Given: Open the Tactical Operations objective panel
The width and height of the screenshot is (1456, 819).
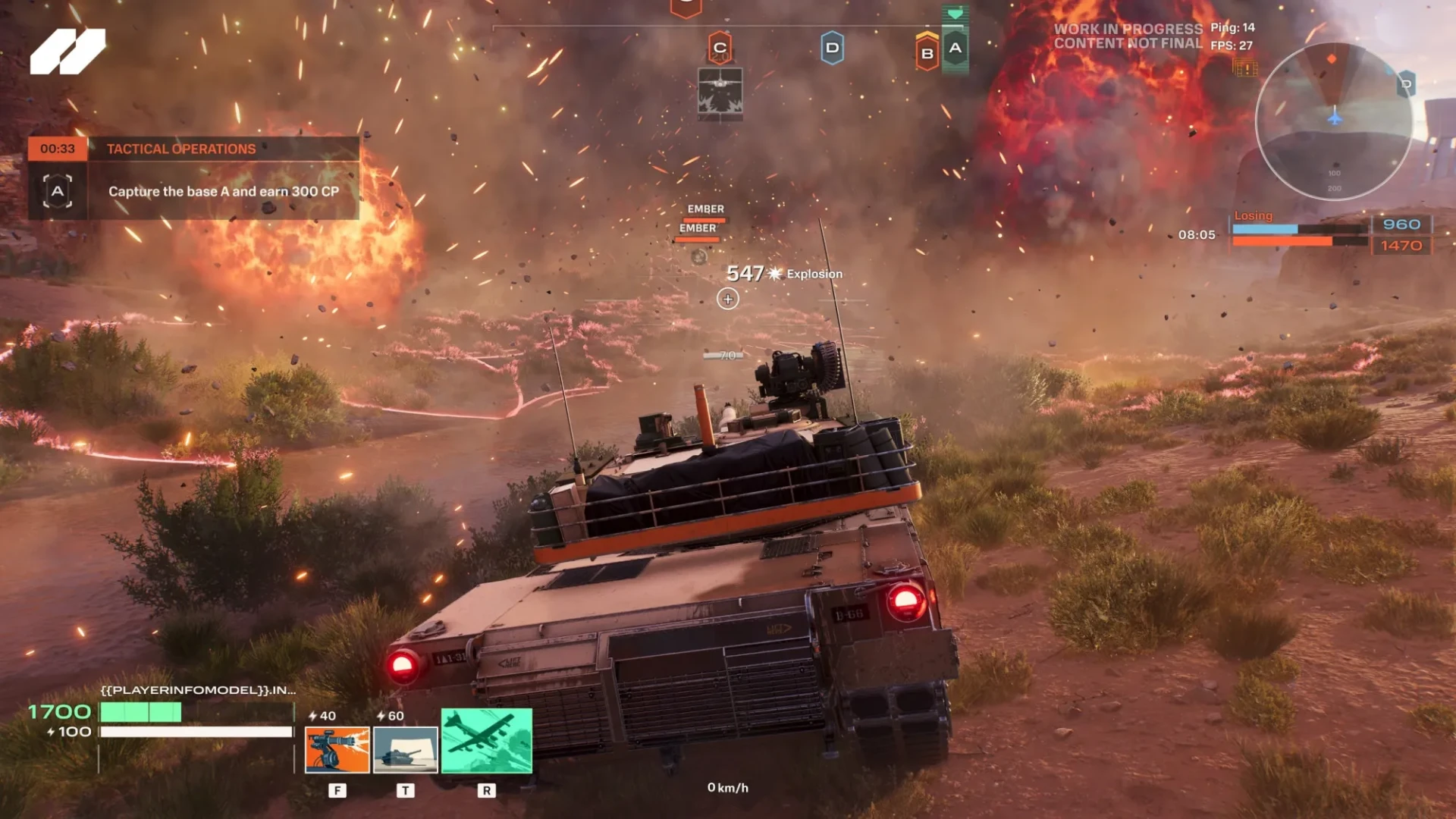Looking at the screenshot, I should point(193,178).
